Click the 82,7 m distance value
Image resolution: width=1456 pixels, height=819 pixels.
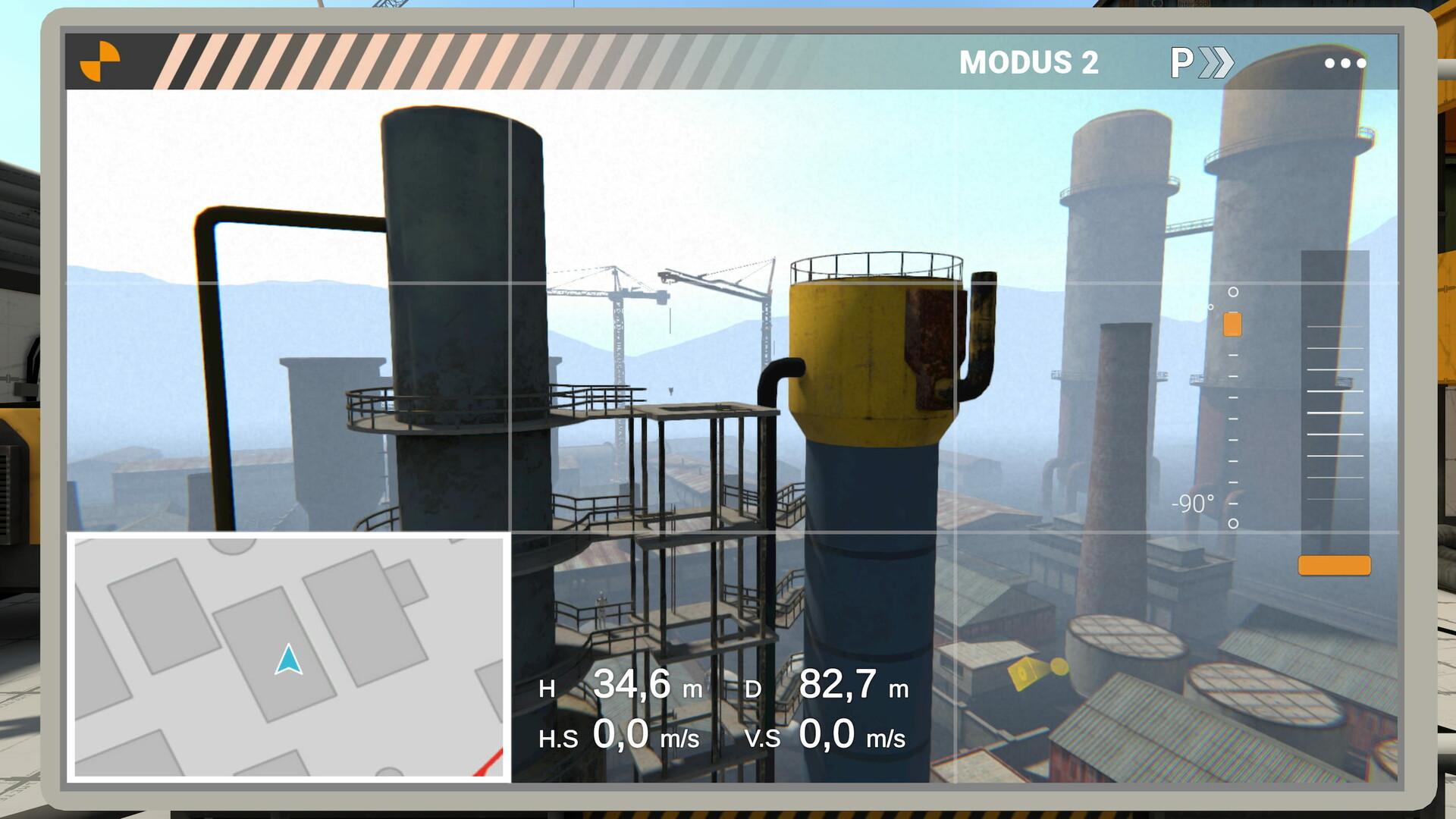tap(842, 688)
